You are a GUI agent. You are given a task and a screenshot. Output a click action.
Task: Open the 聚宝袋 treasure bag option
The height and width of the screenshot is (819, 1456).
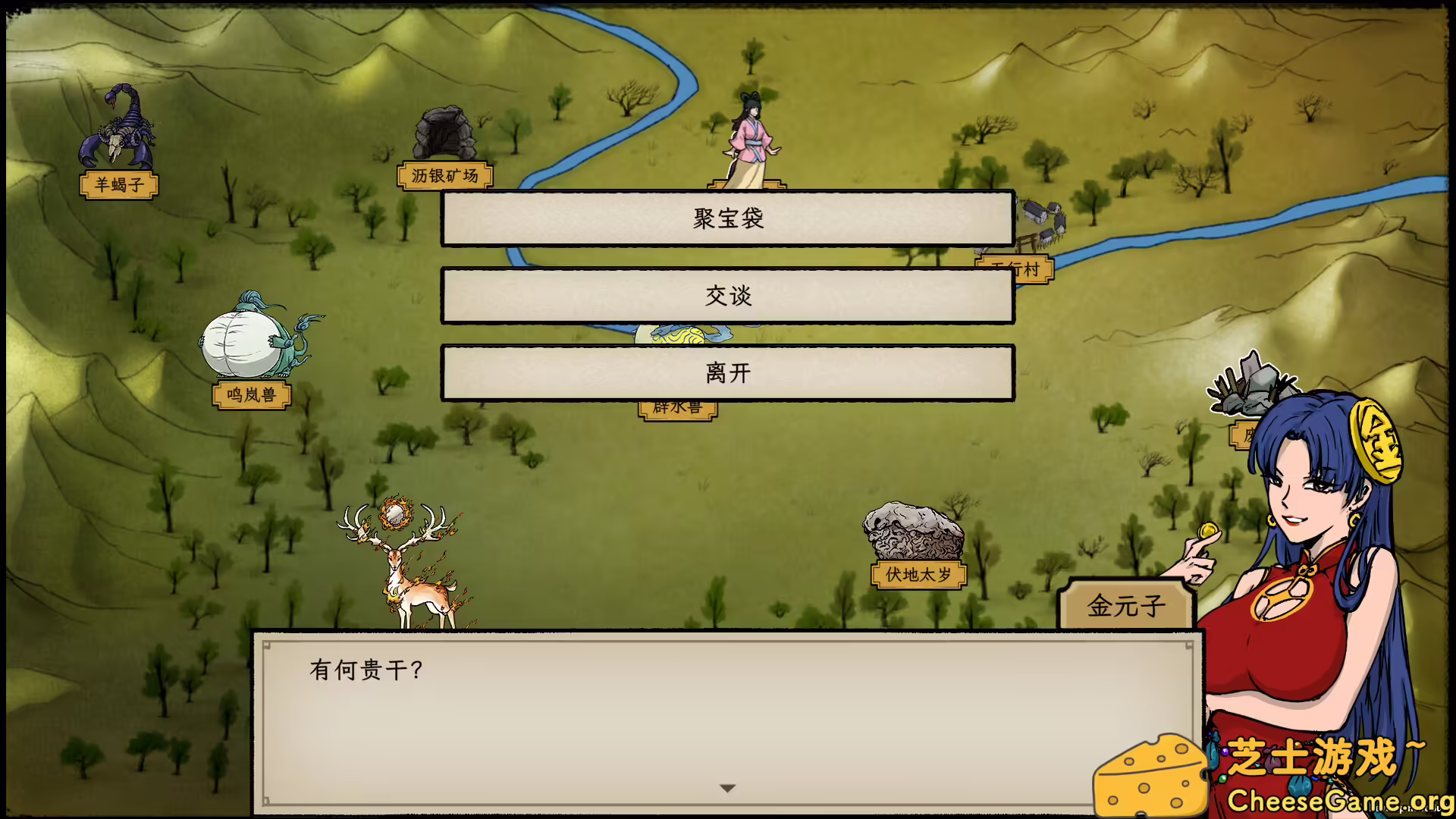click(x=728, y=218)
